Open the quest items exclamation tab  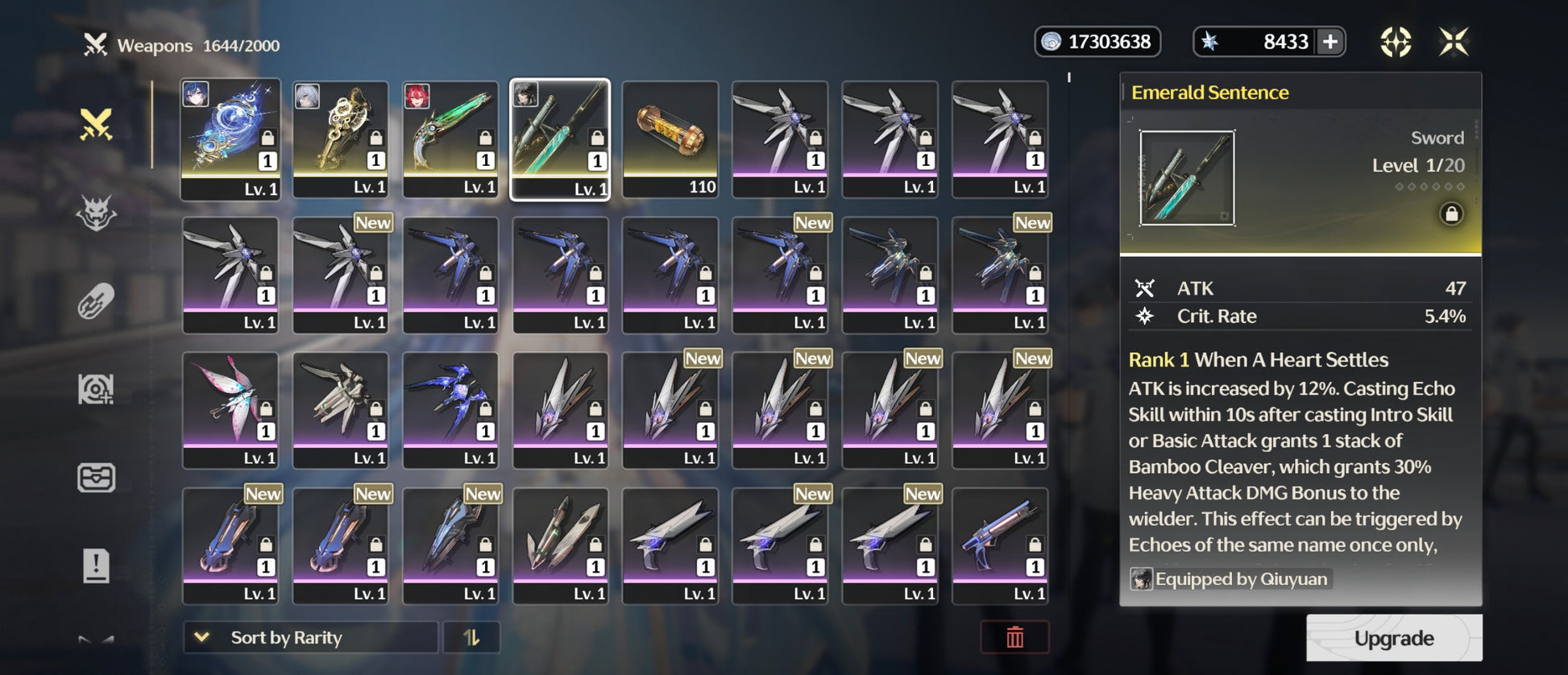[x=96, y=565]
